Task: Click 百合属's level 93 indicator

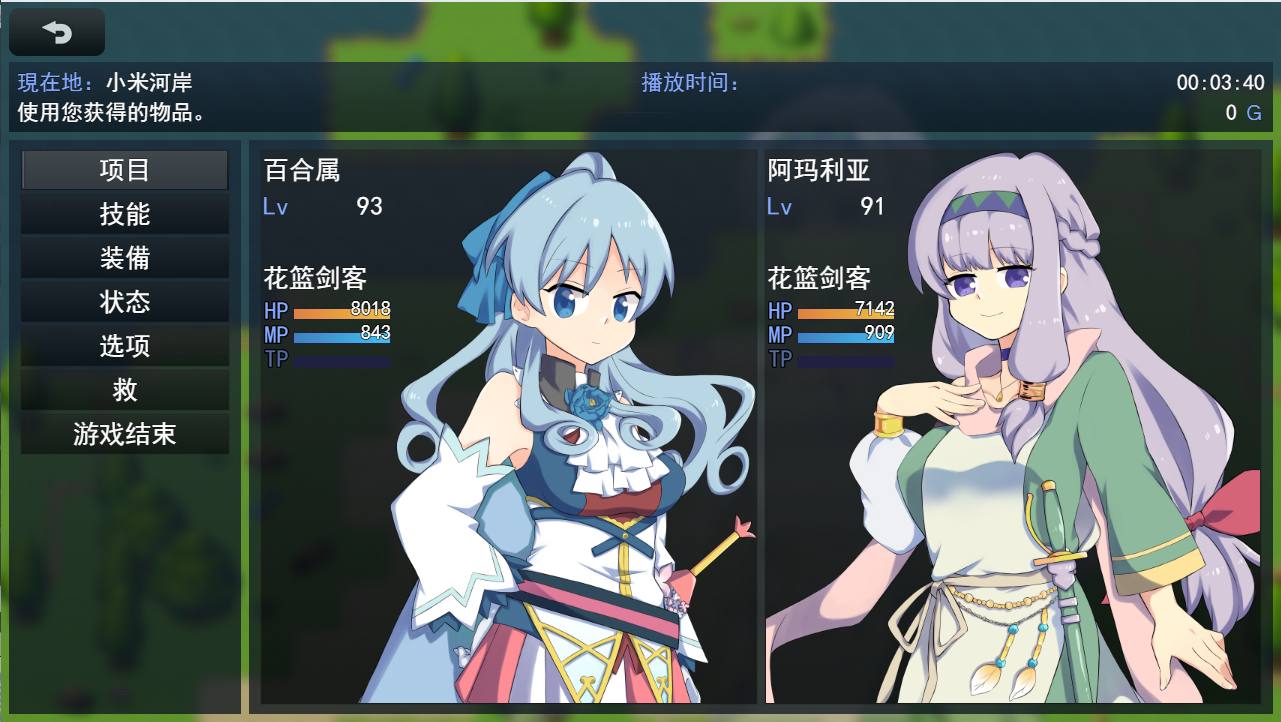Action: click(x=370, y=206)
